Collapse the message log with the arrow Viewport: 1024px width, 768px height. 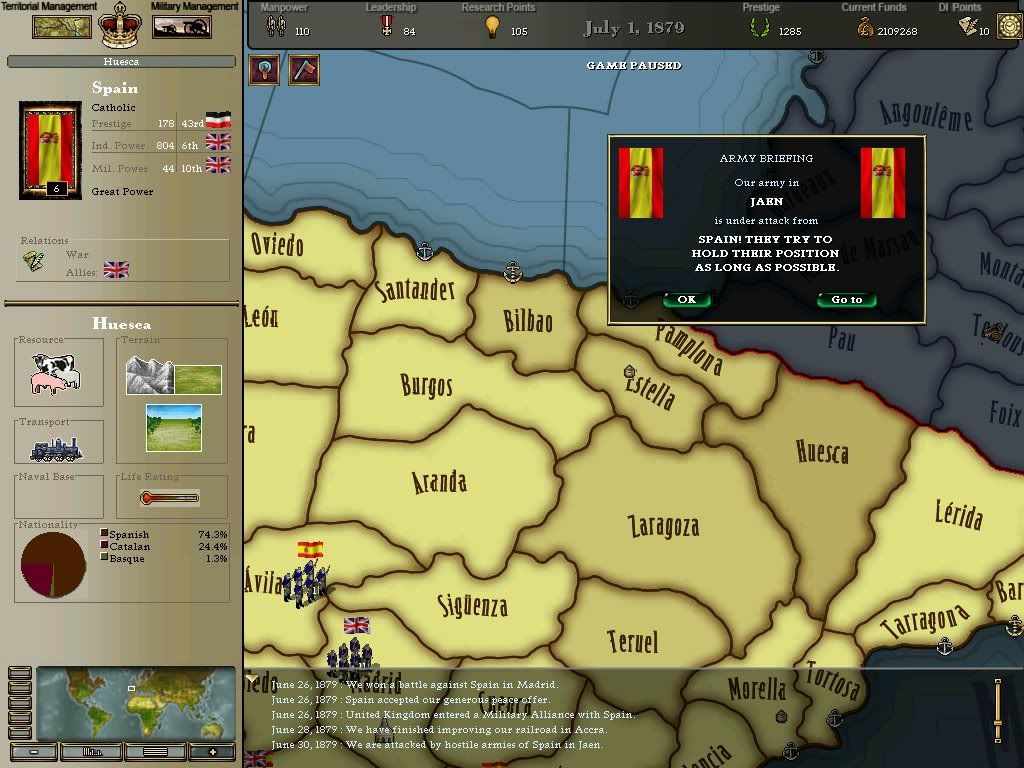point(250,680)
